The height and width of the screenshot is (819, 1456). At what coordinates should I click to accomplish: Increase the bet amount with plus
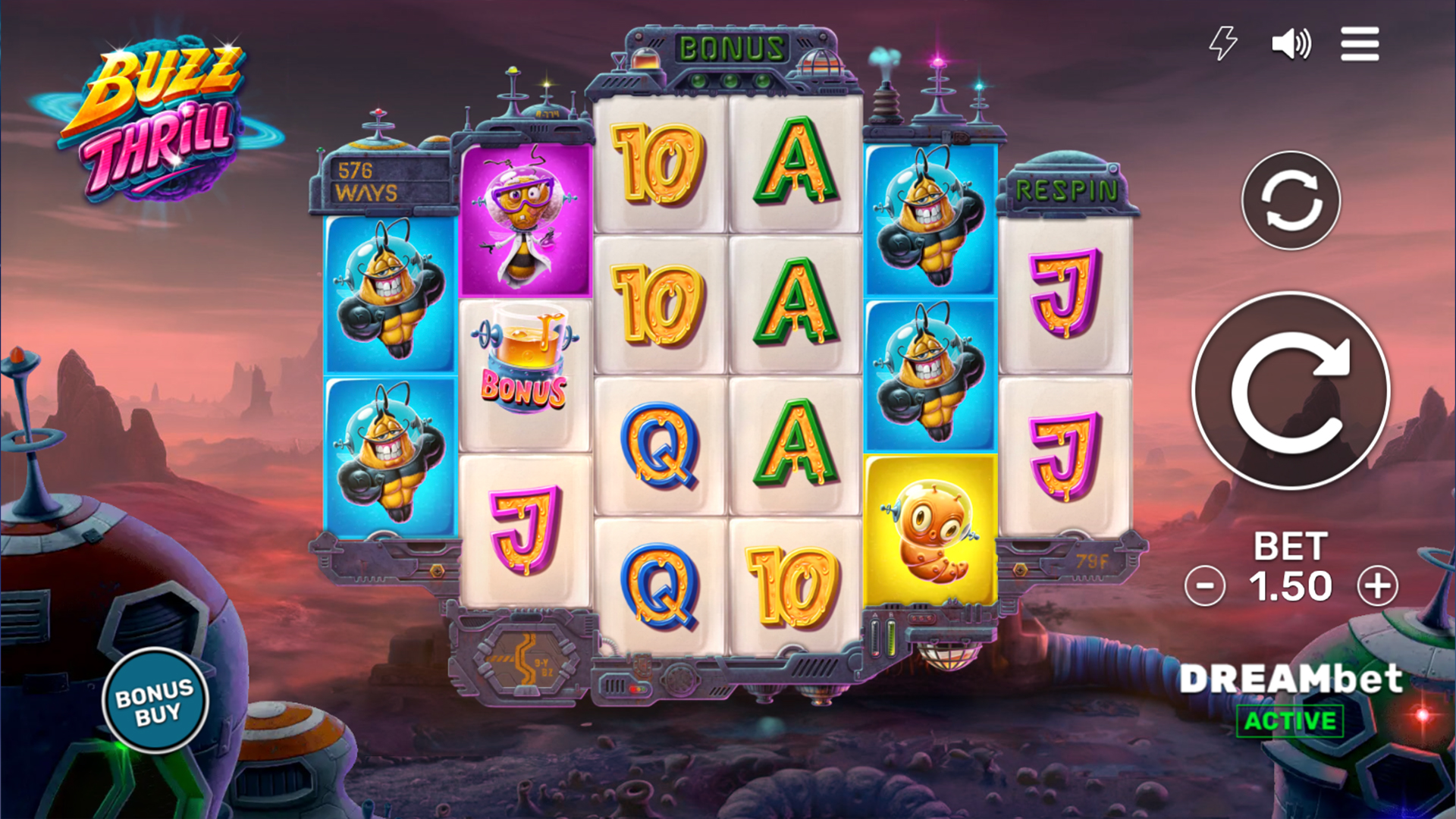click(x=1377, y=586)
